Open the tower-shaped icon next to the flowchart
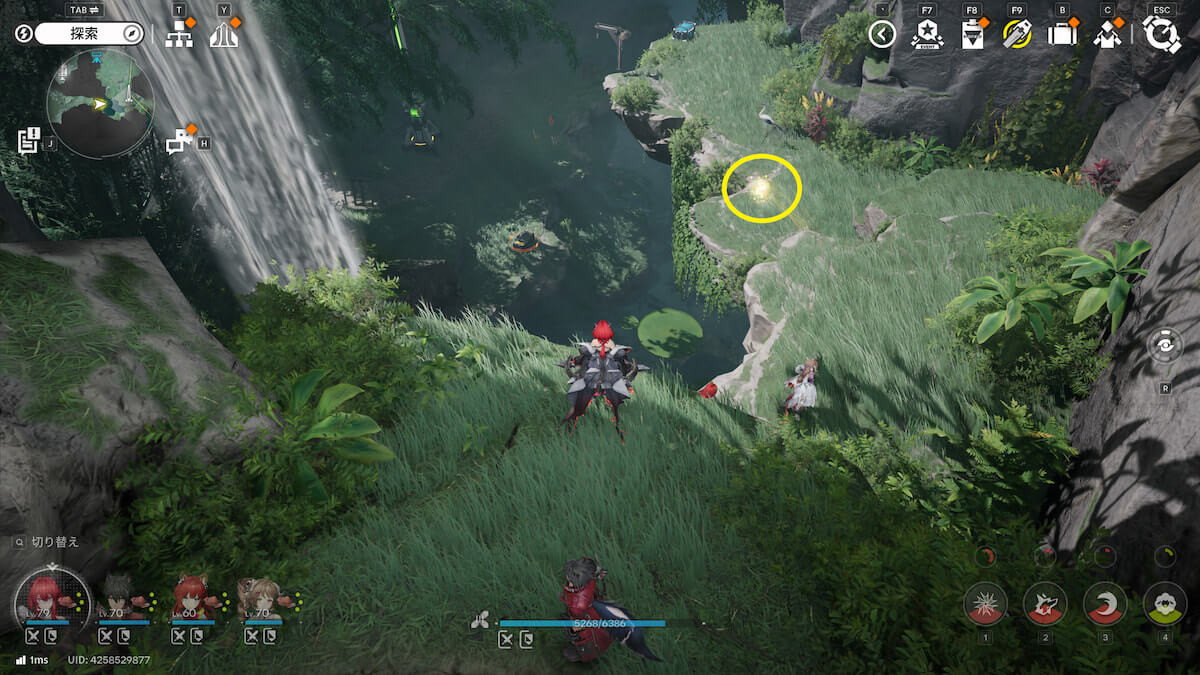Image resolution: width=1200 pixels, height=675 pixels. (224, 35)
